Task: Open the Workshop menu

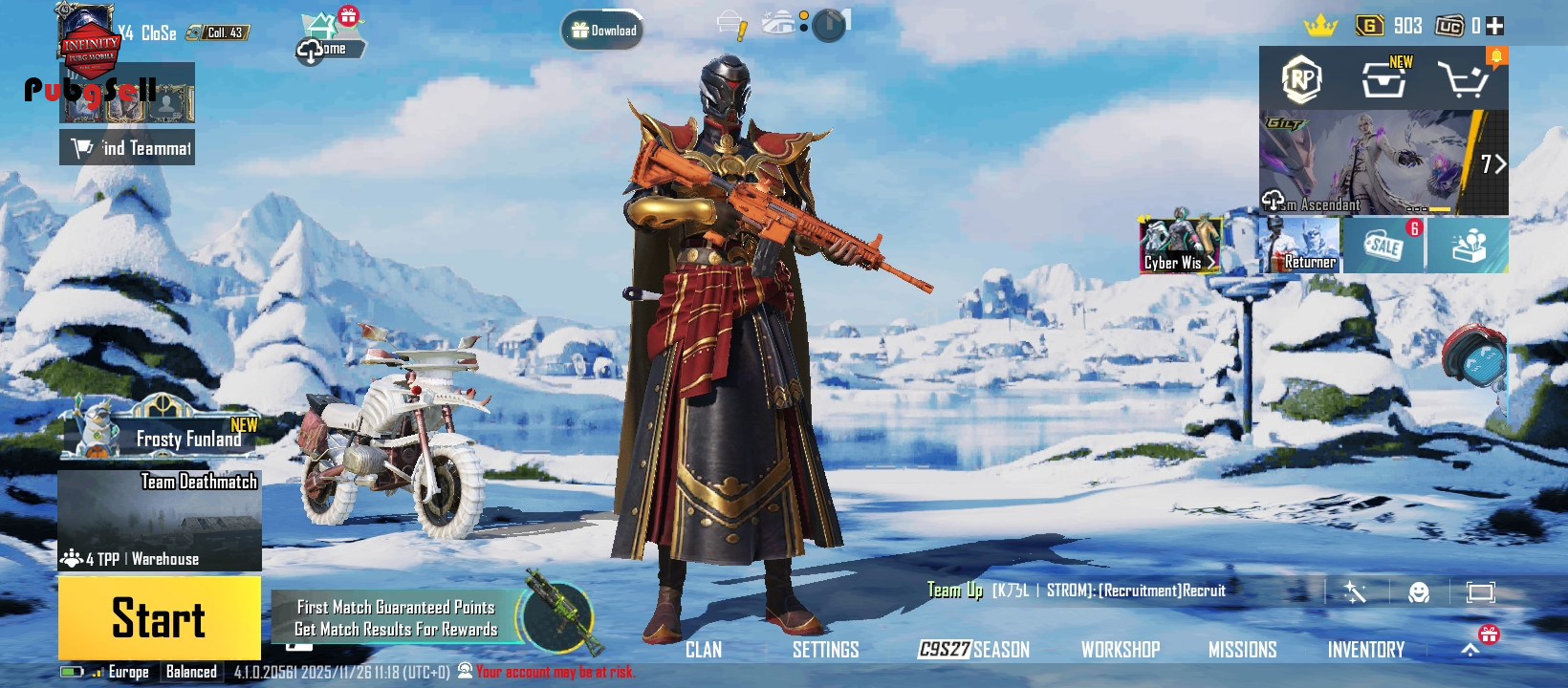Action: 1120,650
